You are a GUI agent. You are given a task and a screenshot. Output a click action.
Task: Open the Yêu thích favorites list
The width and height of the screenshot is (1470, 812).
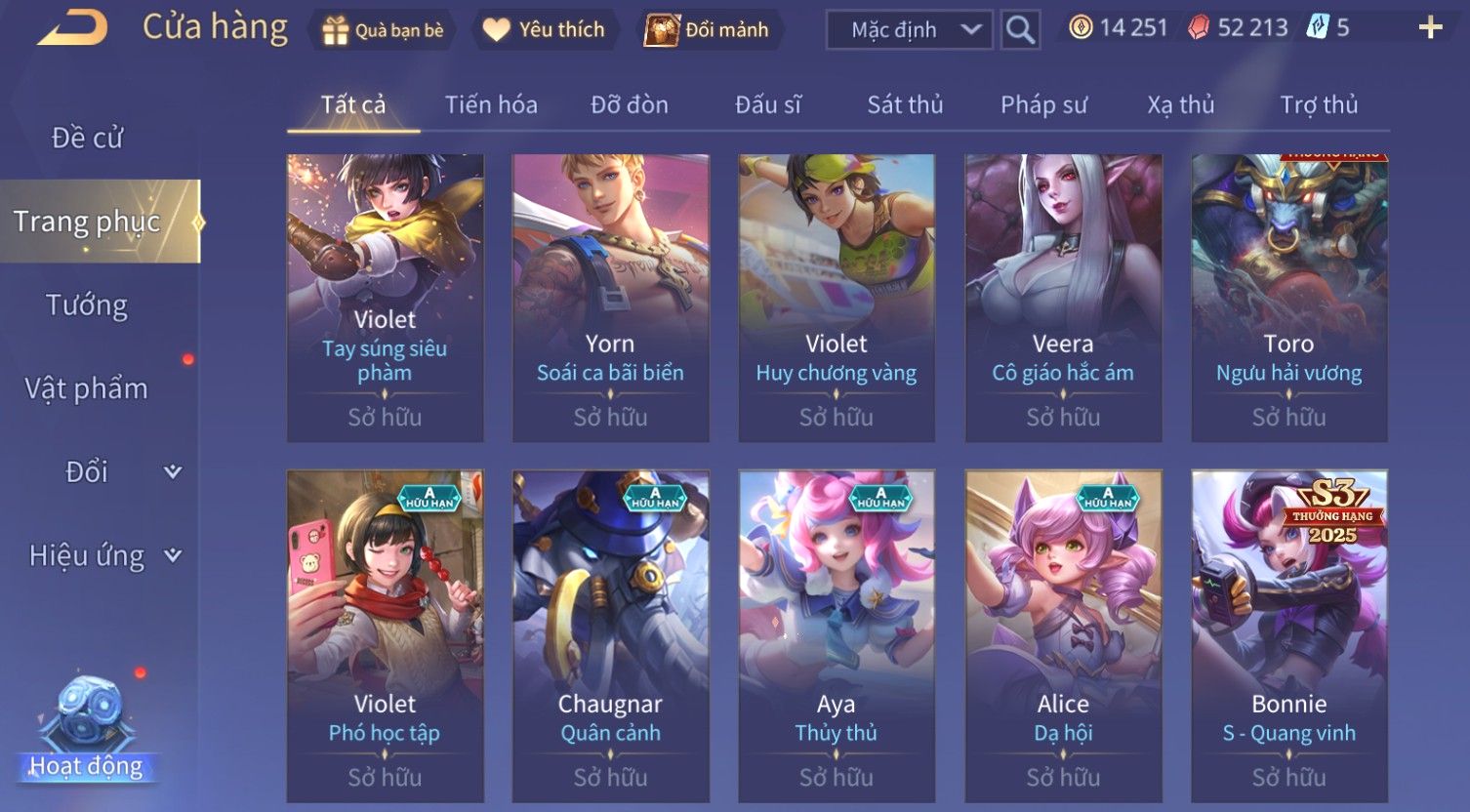tap(544, 30)
